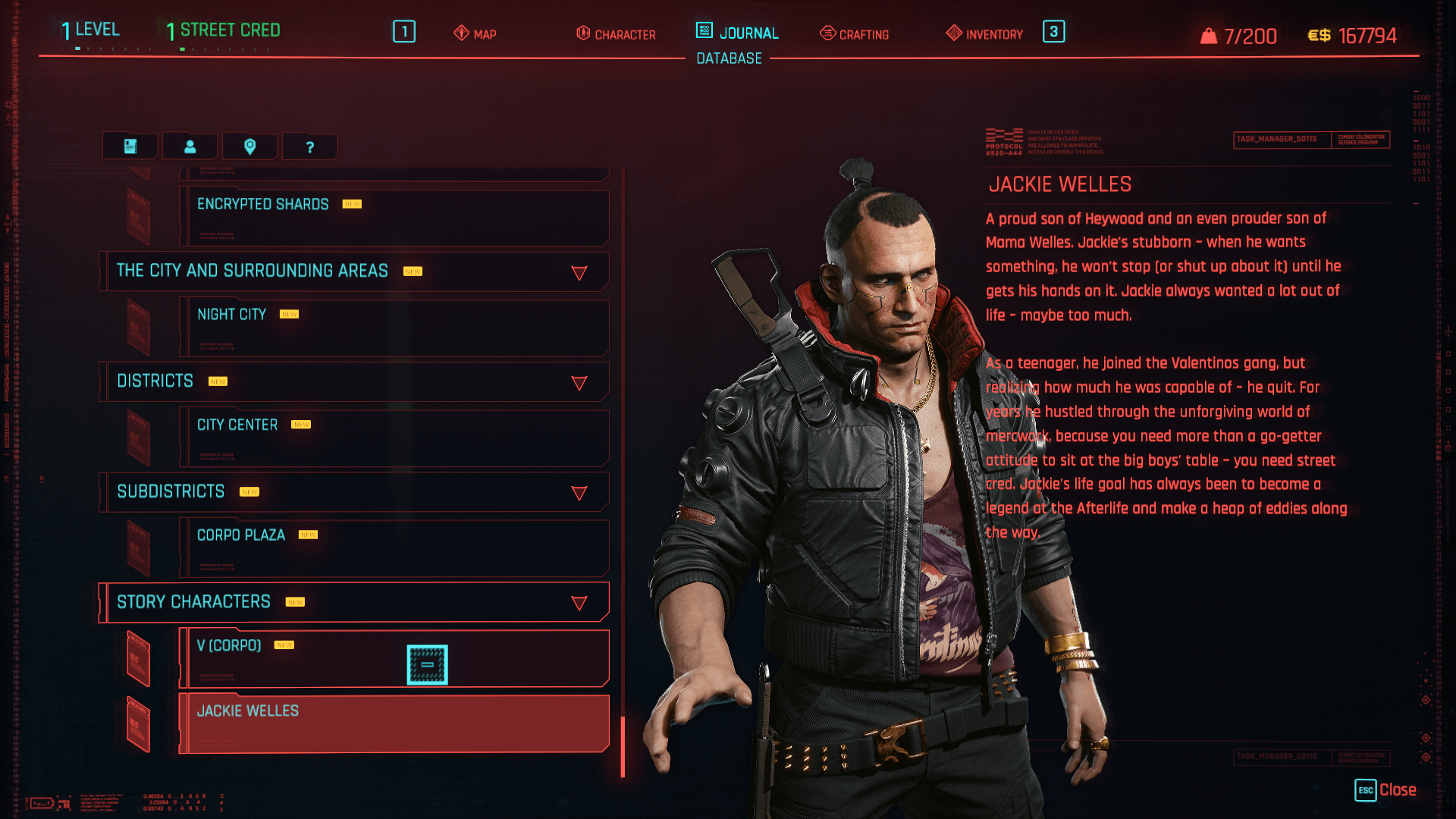Open the Crafting menu tab

[855, 34]
